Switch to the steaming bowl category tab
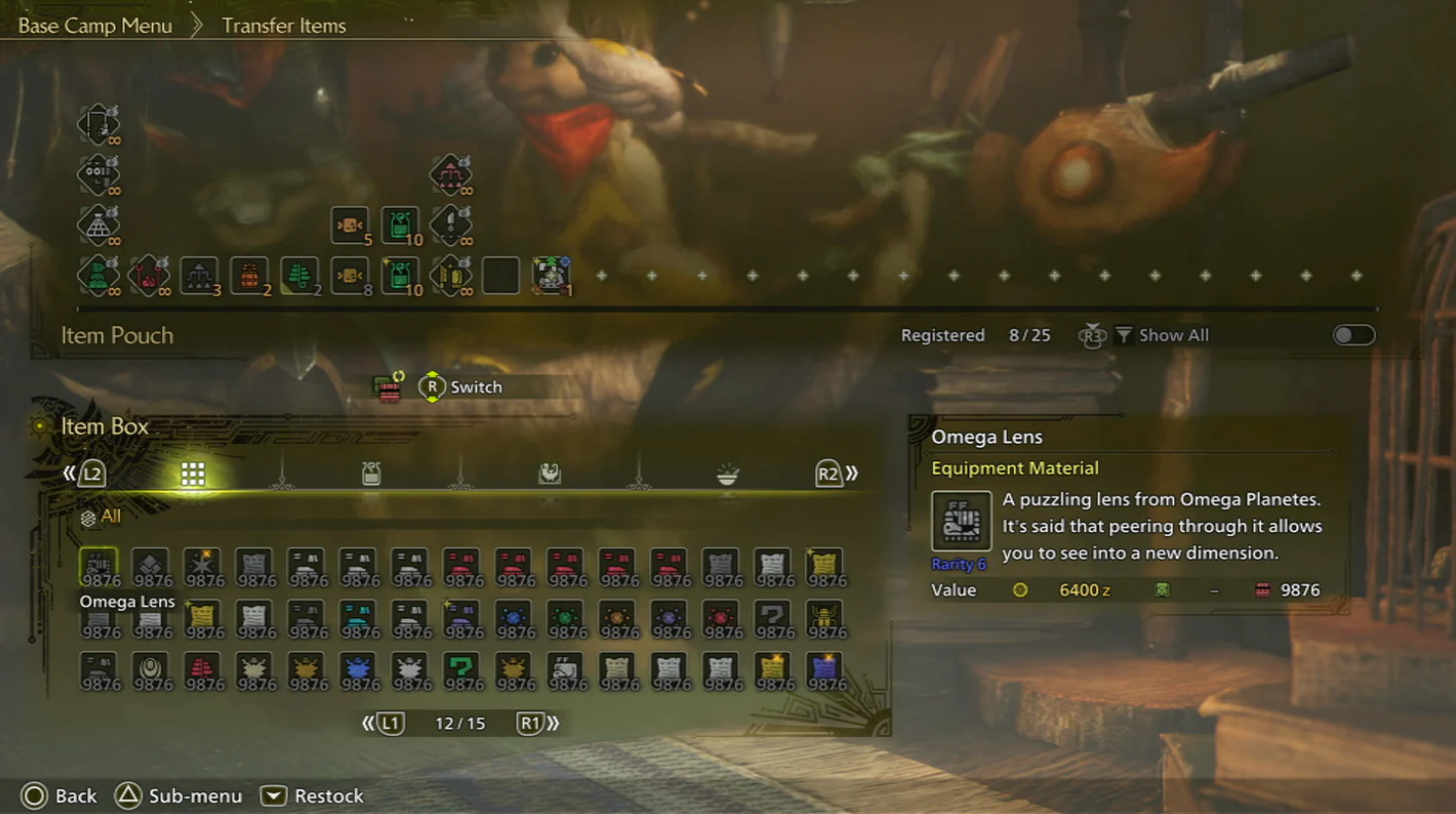This screenshot has width=1456, height=814. 727,475
